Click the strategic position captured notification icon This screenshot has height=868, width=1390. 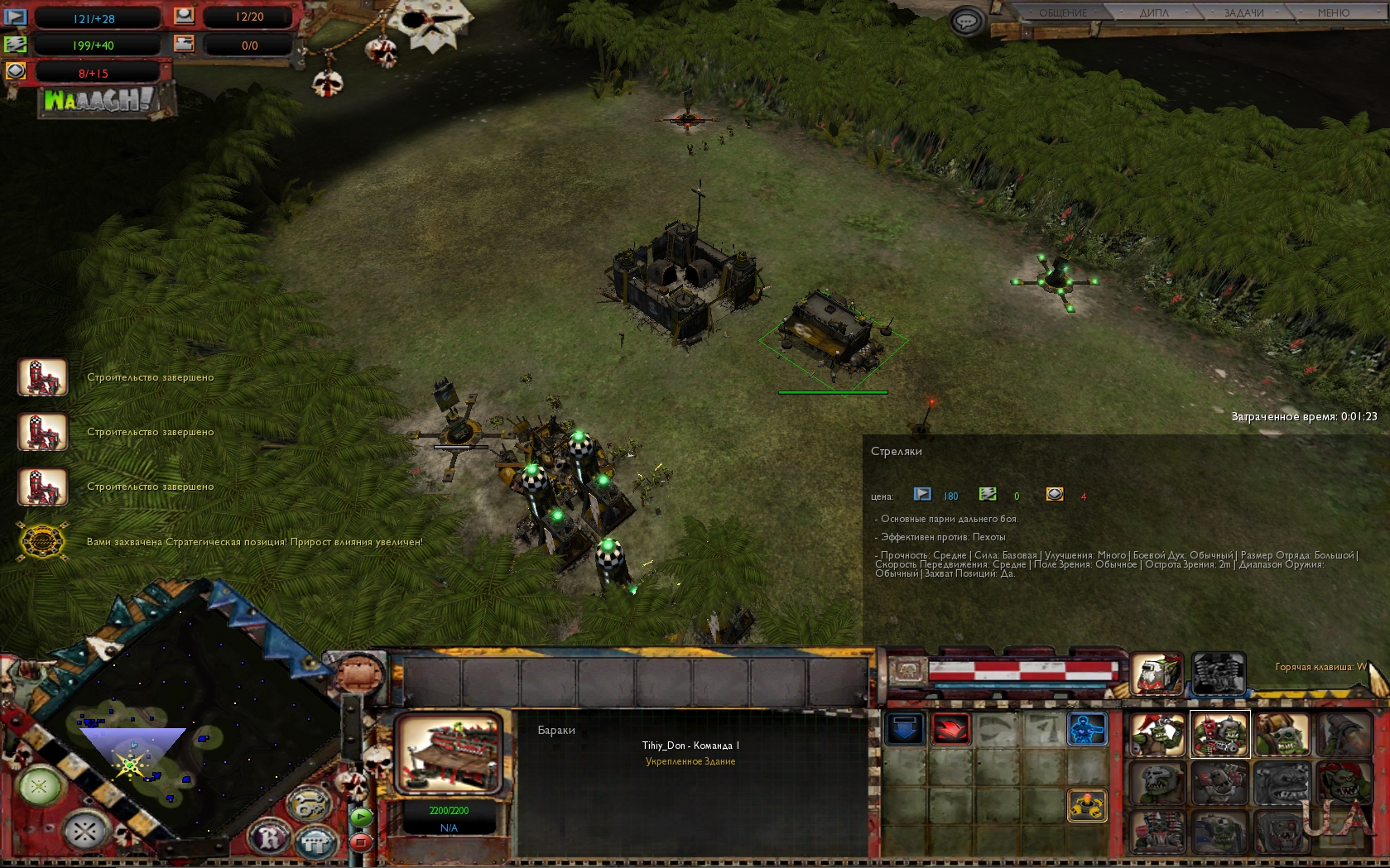pyautogui.click(x=42, y=542)
